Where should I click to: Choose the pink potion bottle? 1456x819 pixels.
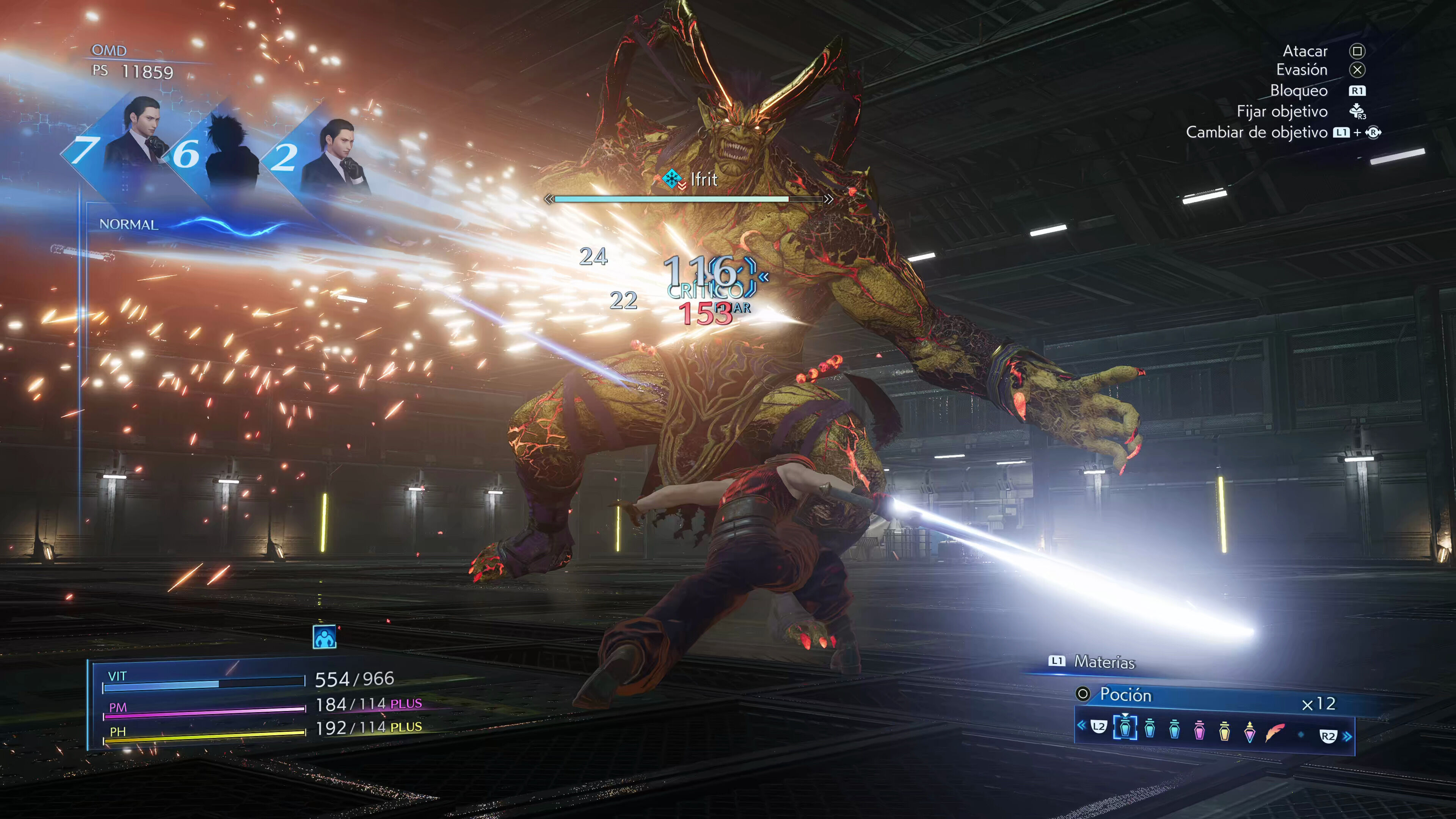point(1199,730)
